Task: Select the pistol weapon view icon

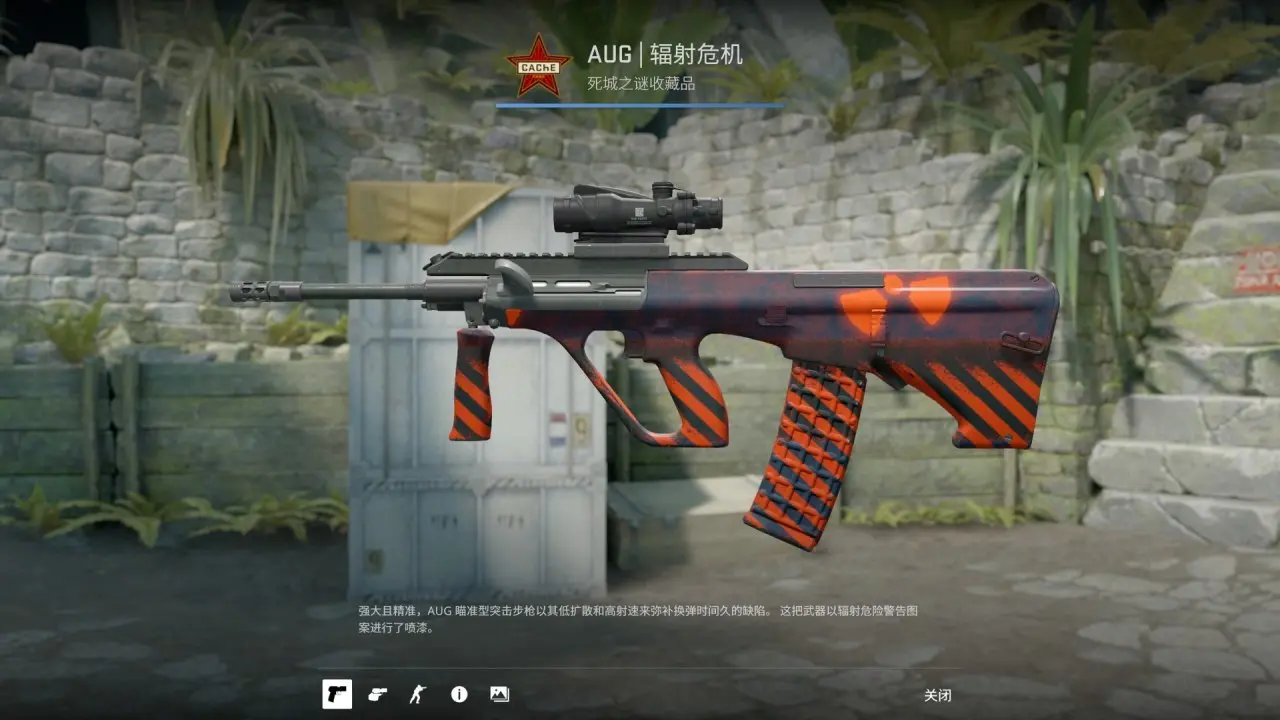Action: tap(337, 694)
